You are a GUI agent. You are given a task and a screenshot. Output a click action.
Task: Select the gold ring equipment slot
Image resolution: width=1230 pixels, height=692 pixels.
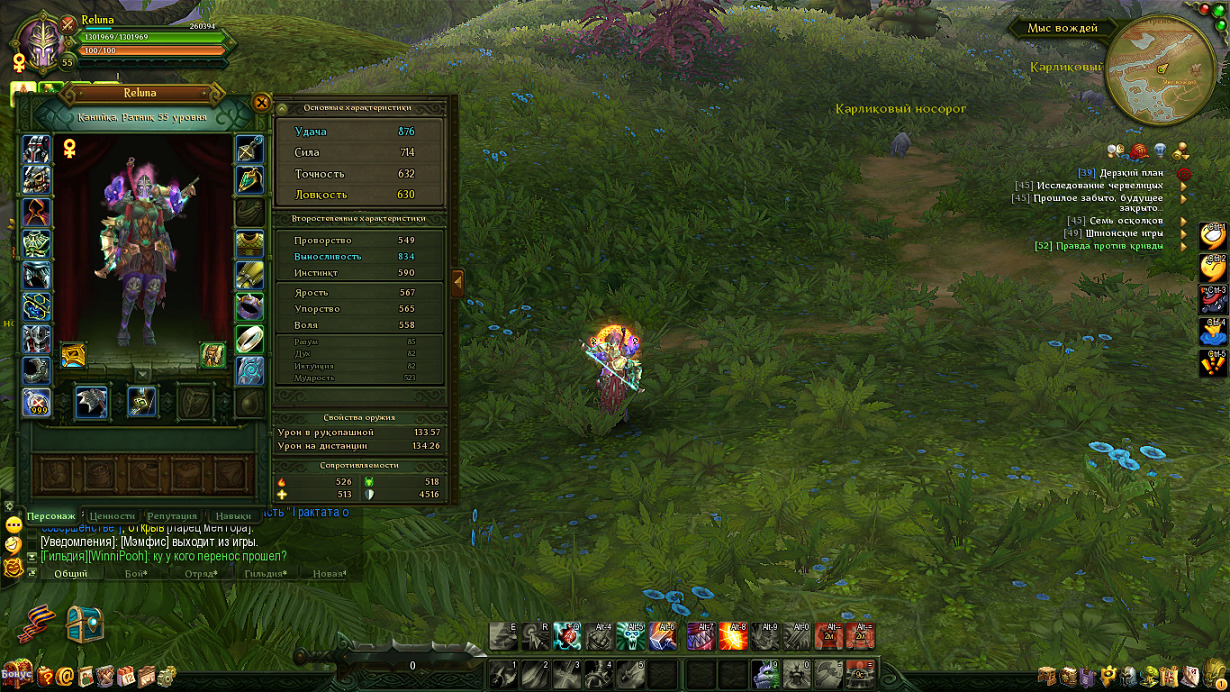[x=249, y=340]
